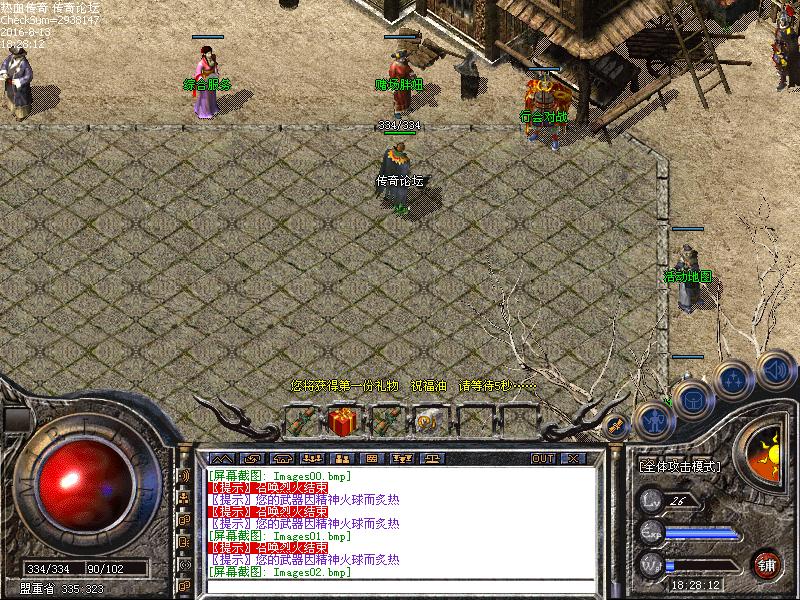Viewport: 800px width, 600px height.
Task: Toggle sound with the speaker button
Action: click(x=775, y=368)
